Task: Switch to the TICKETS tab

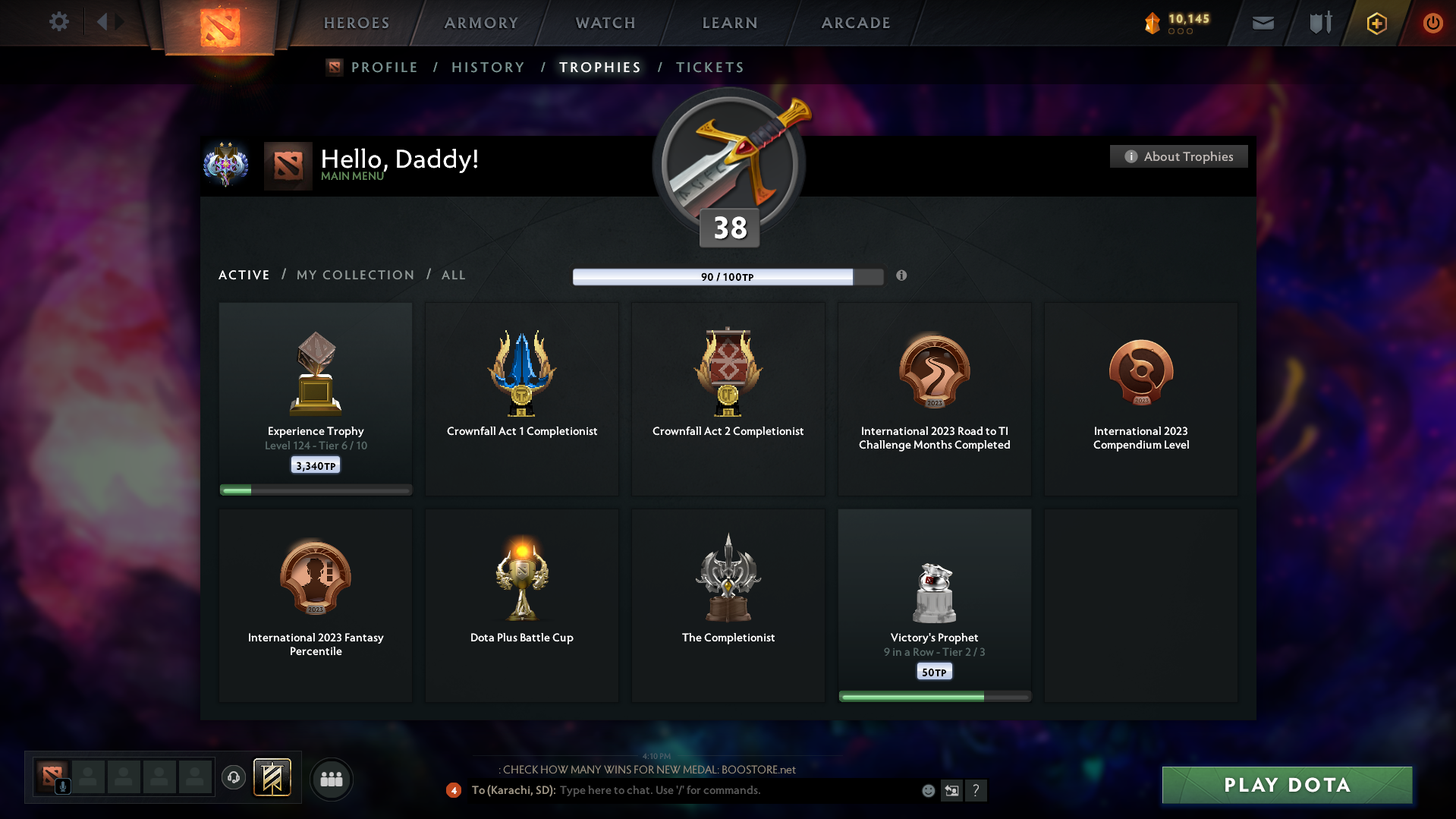Action: [709, 67]
